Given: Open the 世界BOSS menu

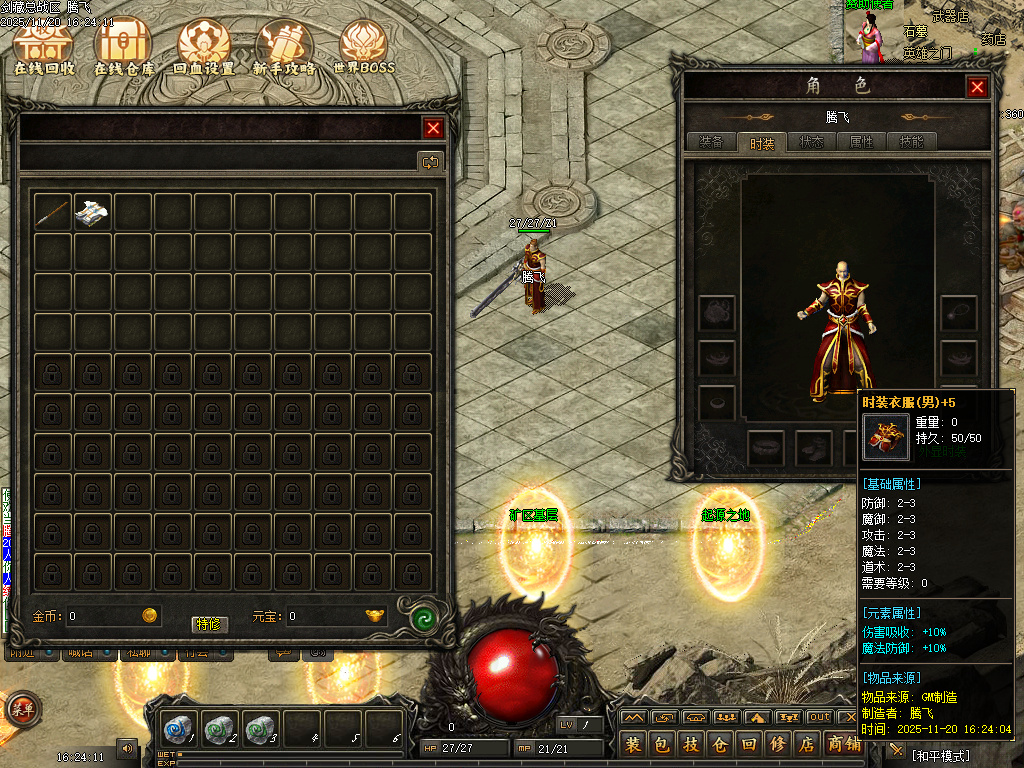Looking at the screenshot, I should (364, 48).
